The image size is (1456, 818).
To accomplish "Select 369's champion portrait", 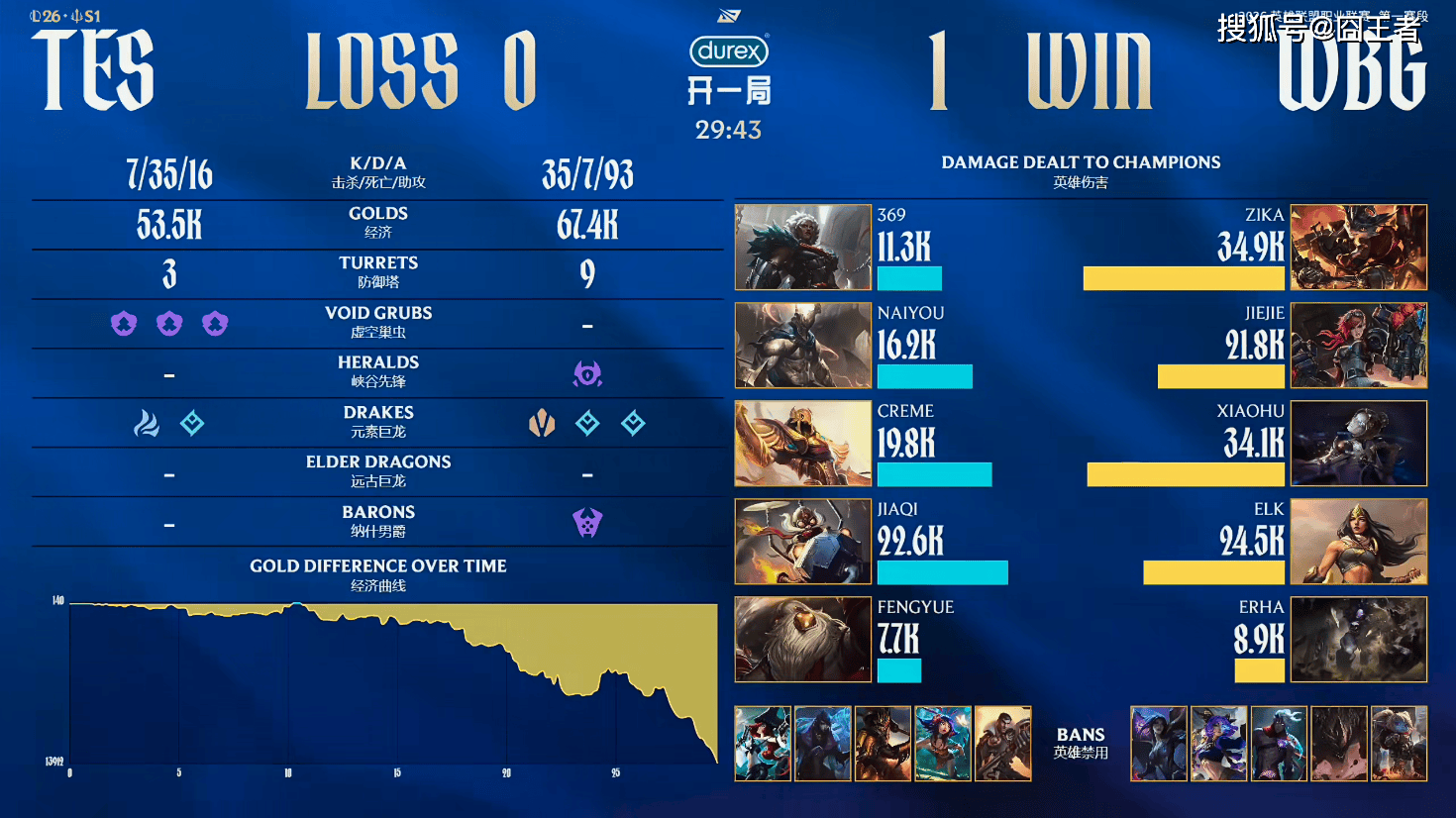I will coord(802,248).
